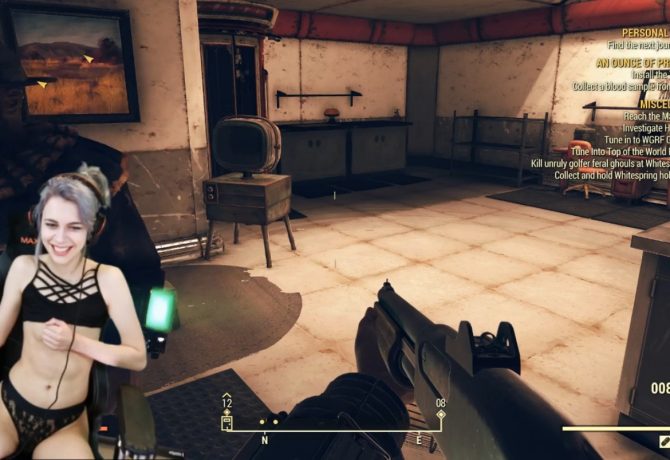Select the 'Tune in to WGRF' objective
Screen dimensions: 670x460
tap(631, 139)
